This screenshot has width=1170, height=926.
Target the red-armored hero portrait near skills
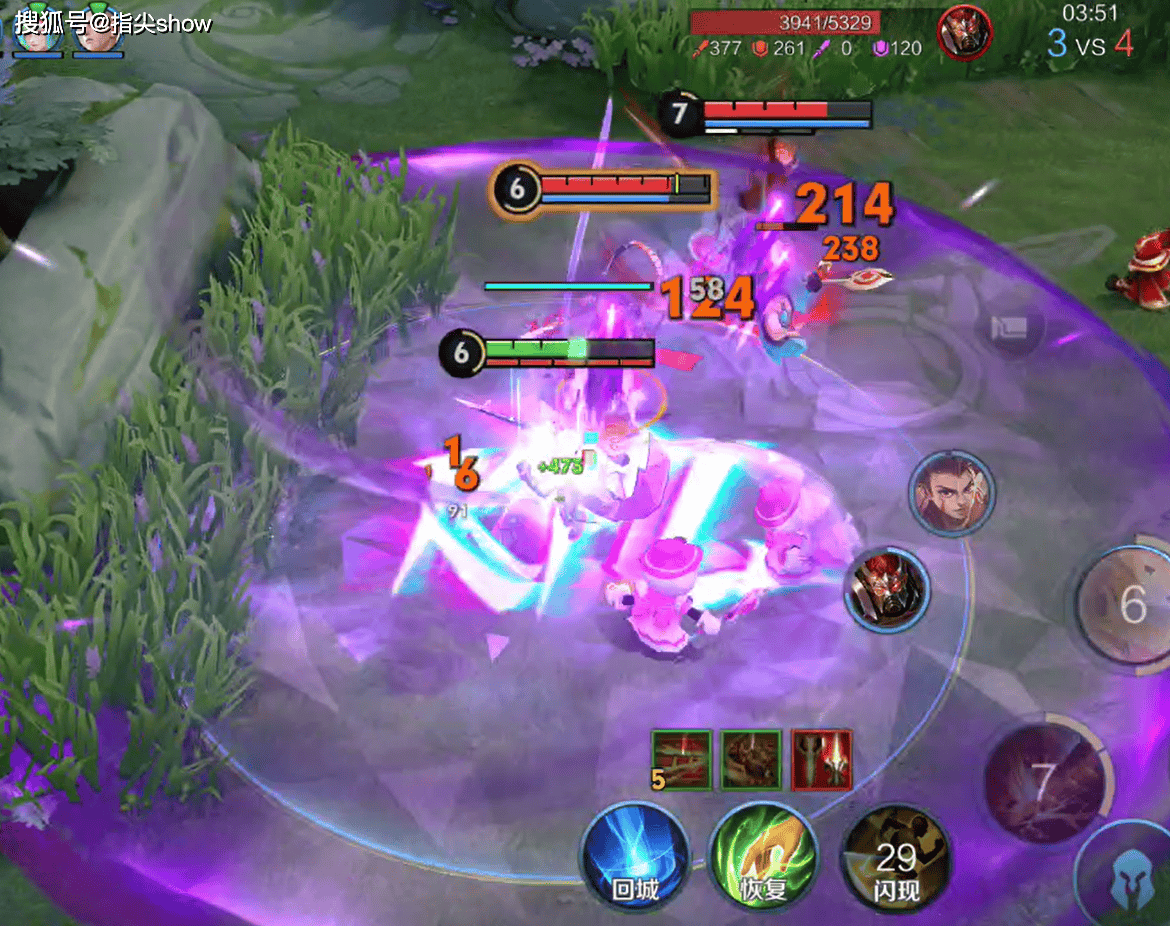tap(887, 590)
